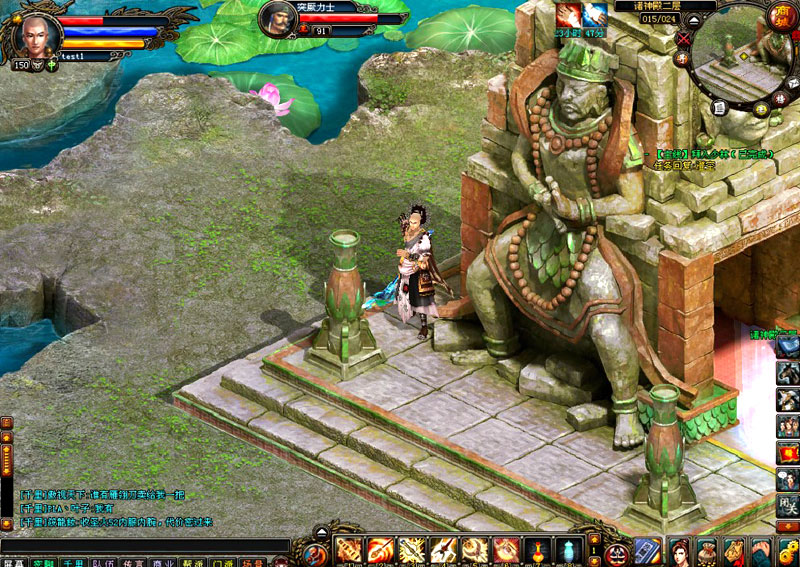Viewport: 800px width, 567px height.
Task: Select the 突厥力士 target portrait
Action: click(279, 19)
